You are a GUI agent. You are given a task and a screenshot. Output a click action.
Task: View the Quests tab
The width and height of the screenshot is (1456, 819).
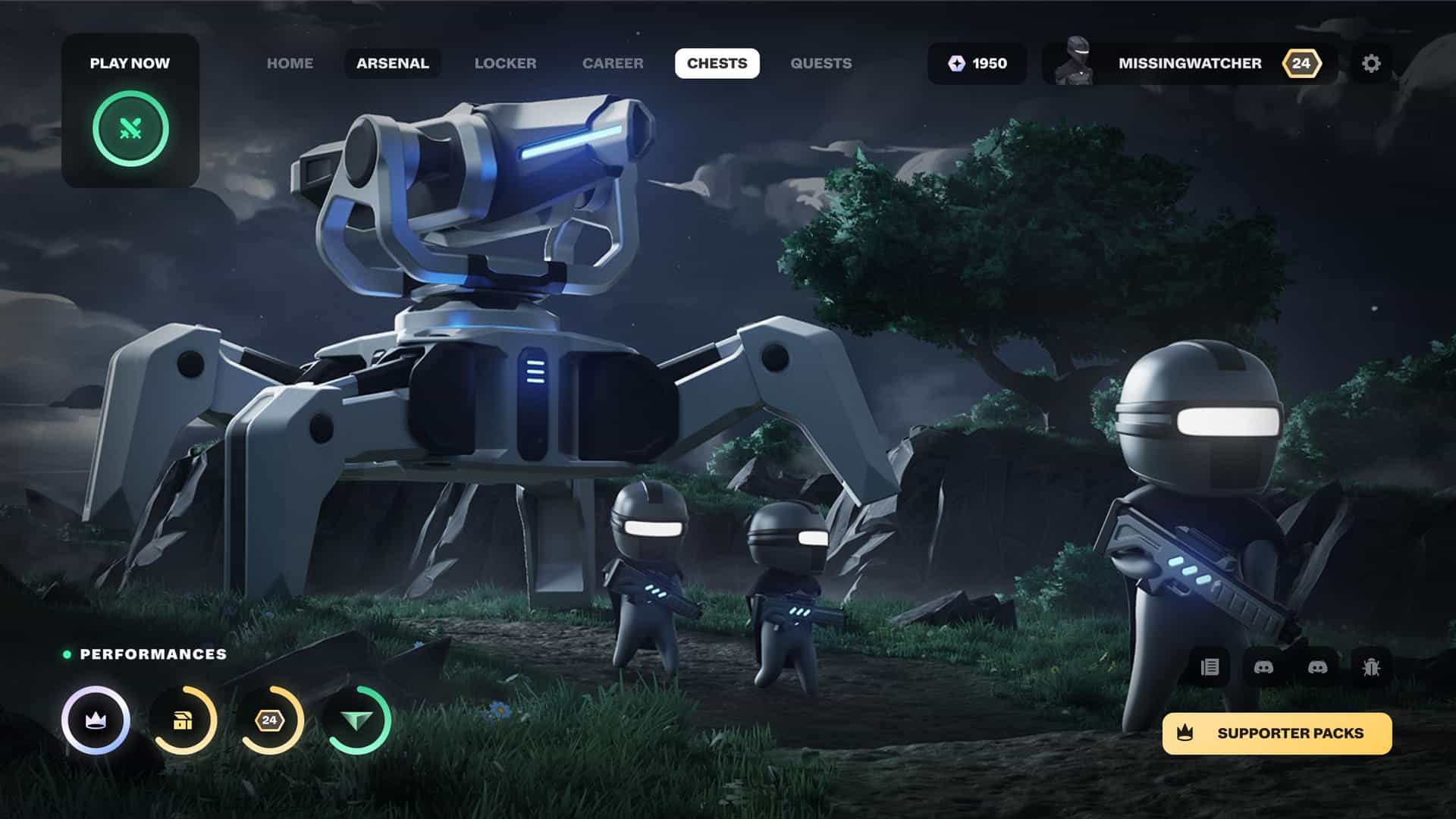(x=821, y=64)
